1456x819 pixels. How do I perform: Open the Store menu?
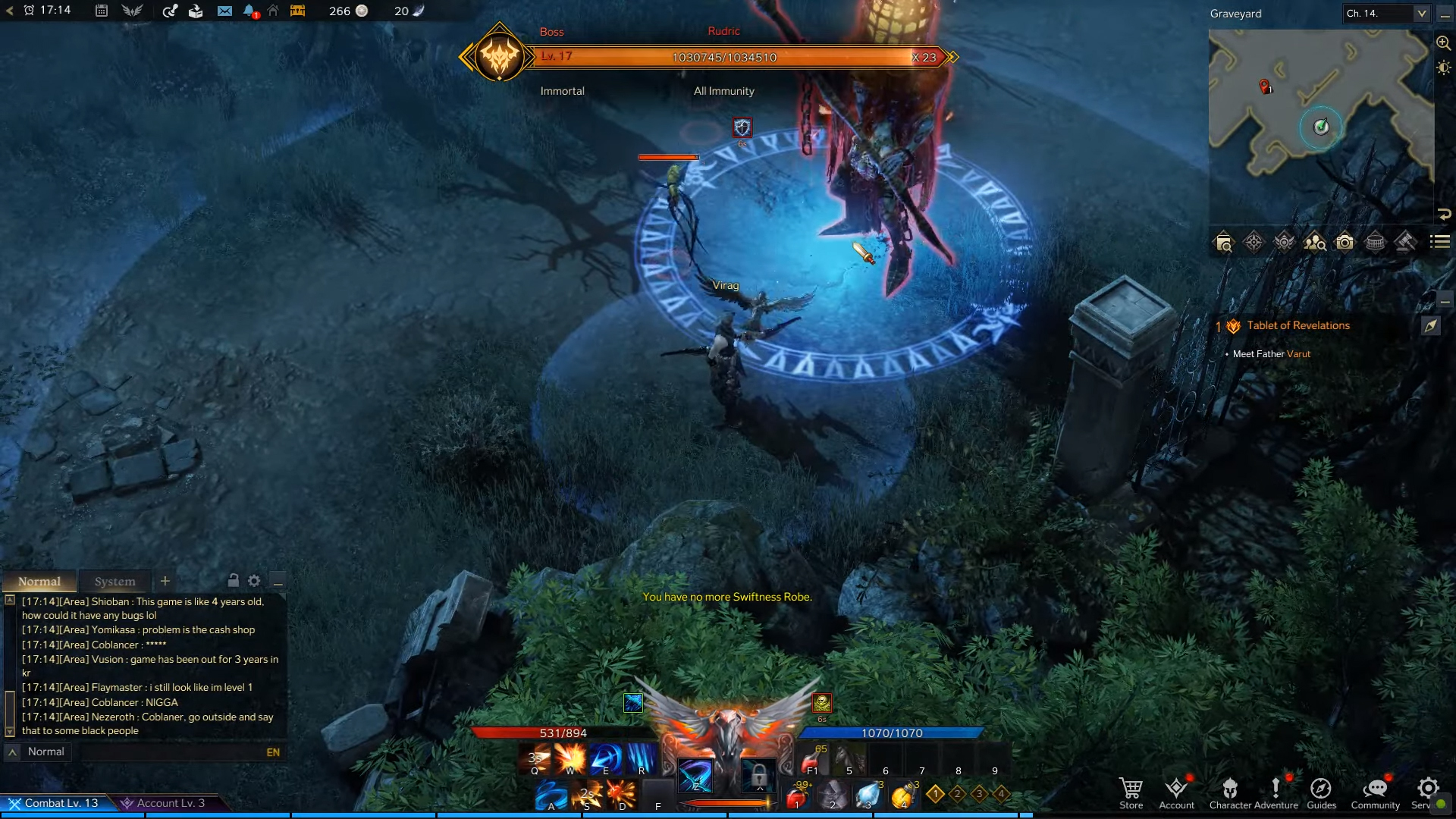pyautogui.click(x=1131, y=792)
